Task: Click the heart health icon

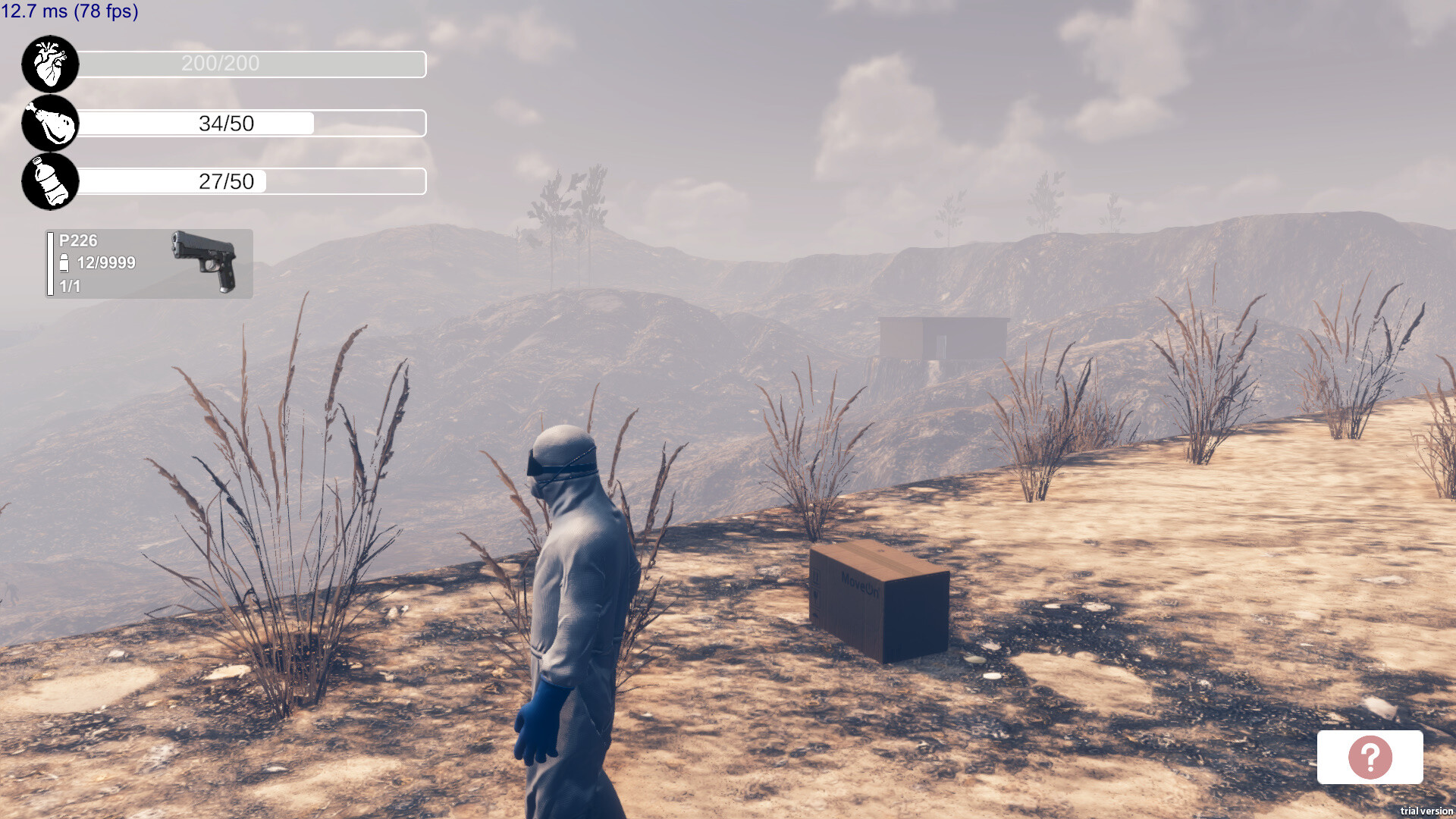Action: [49, 64]
